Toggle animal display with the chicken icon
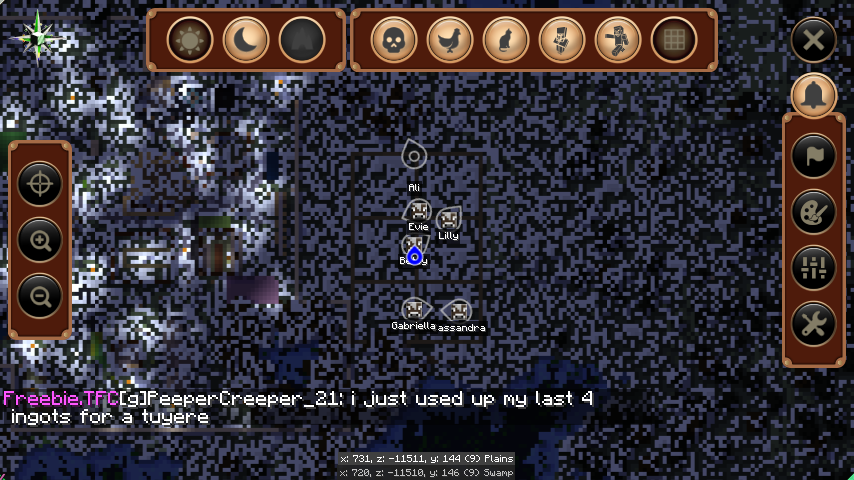The height and width of the screenshot is (480, 854). [450, 40]
